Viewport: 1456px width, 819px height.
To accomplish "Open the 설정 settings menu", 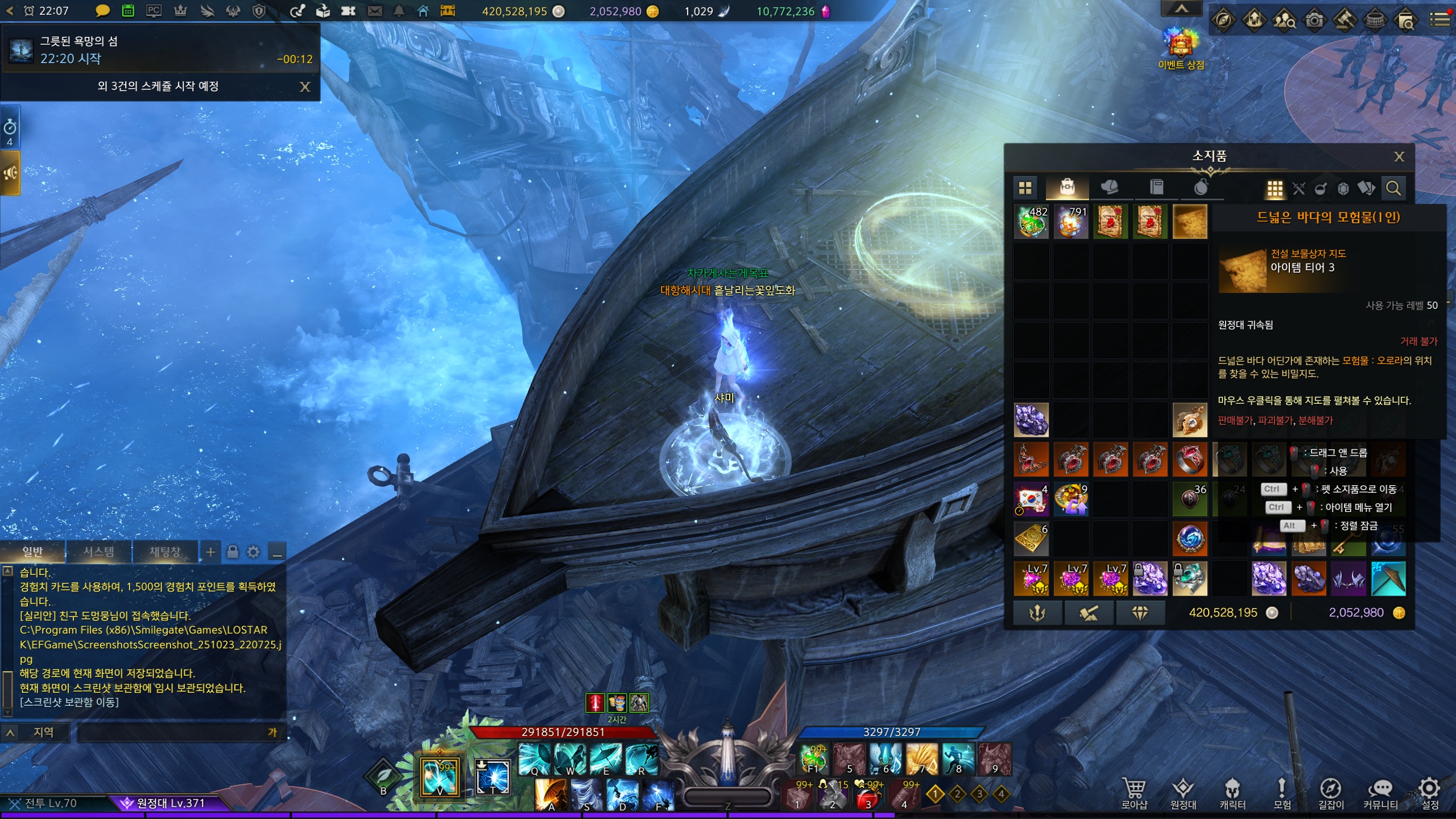I will pos(1430,793).
